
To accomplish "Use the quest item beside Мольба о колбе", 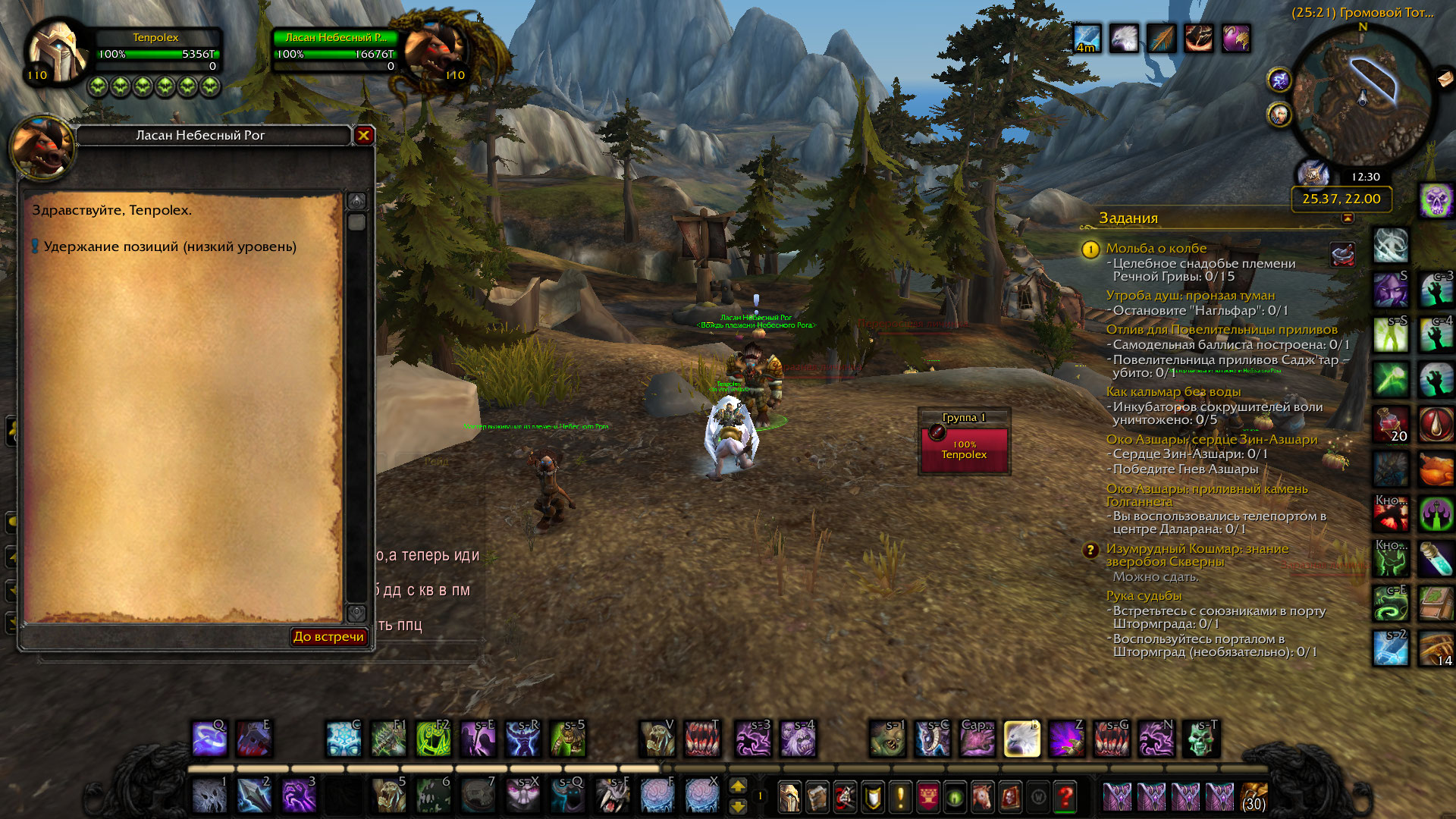I will point(1342,255).
